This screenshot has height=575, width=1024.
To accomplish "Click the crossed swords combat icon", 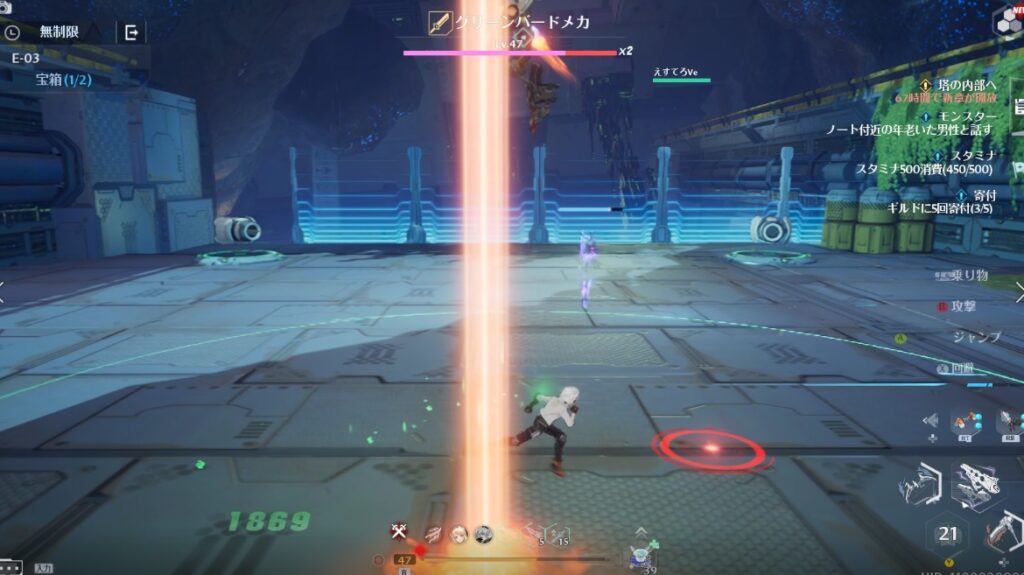I will (399, 532).
